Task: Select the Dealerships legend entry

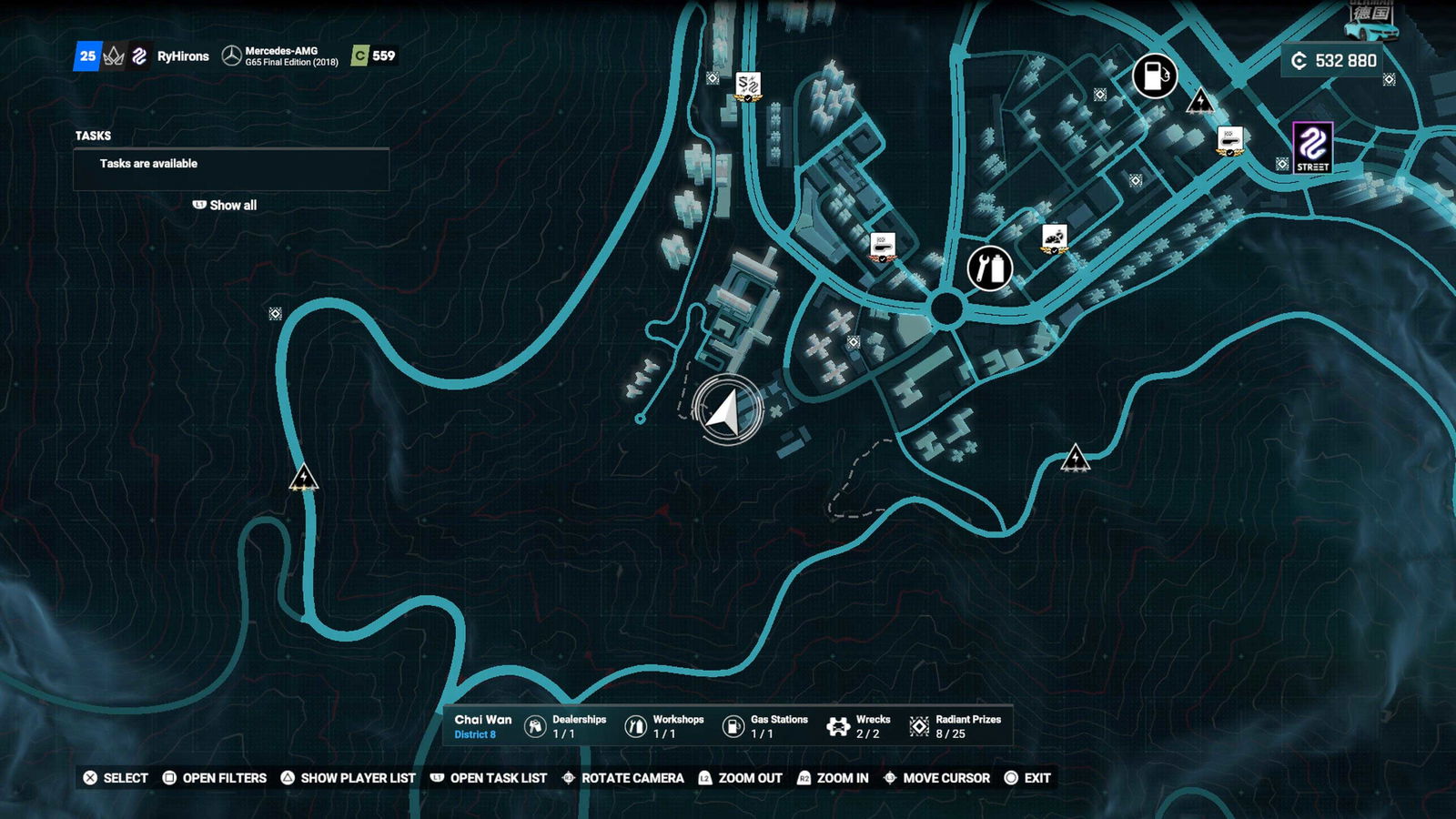Action: point(566,726)
